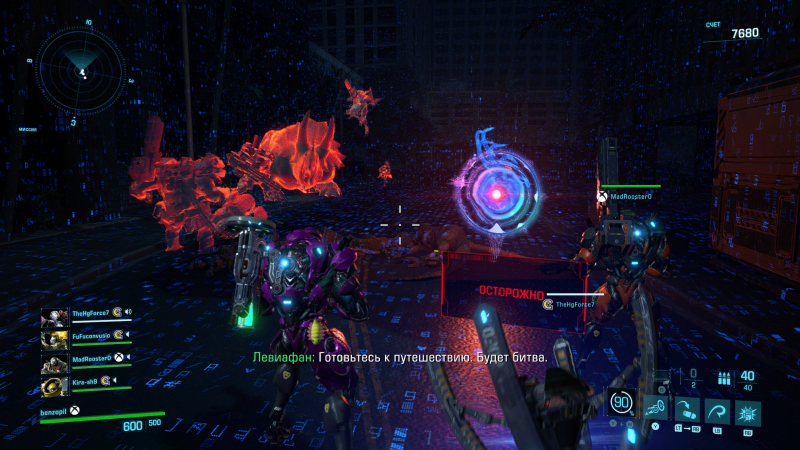800x450 pixels.
Task: Click the red ОСТОРОЖНО warning marker
Action: [510, 295]
